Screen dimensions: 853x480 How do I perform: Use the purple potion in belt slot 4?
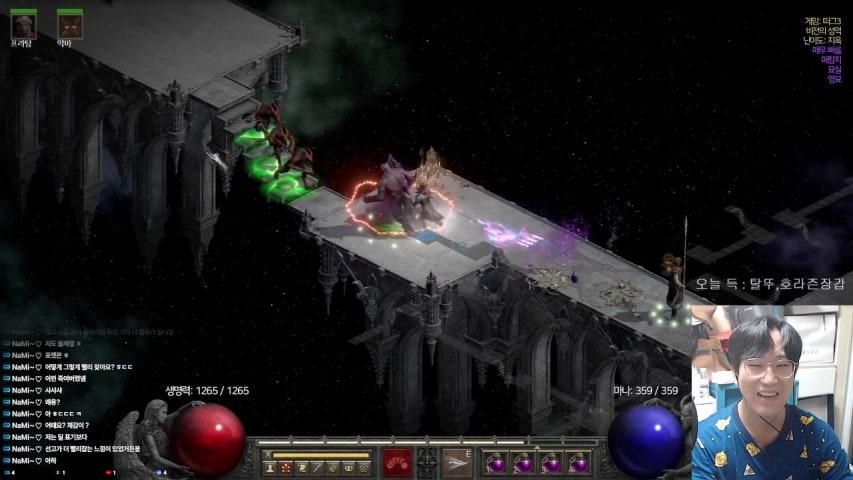coord(577,464)
